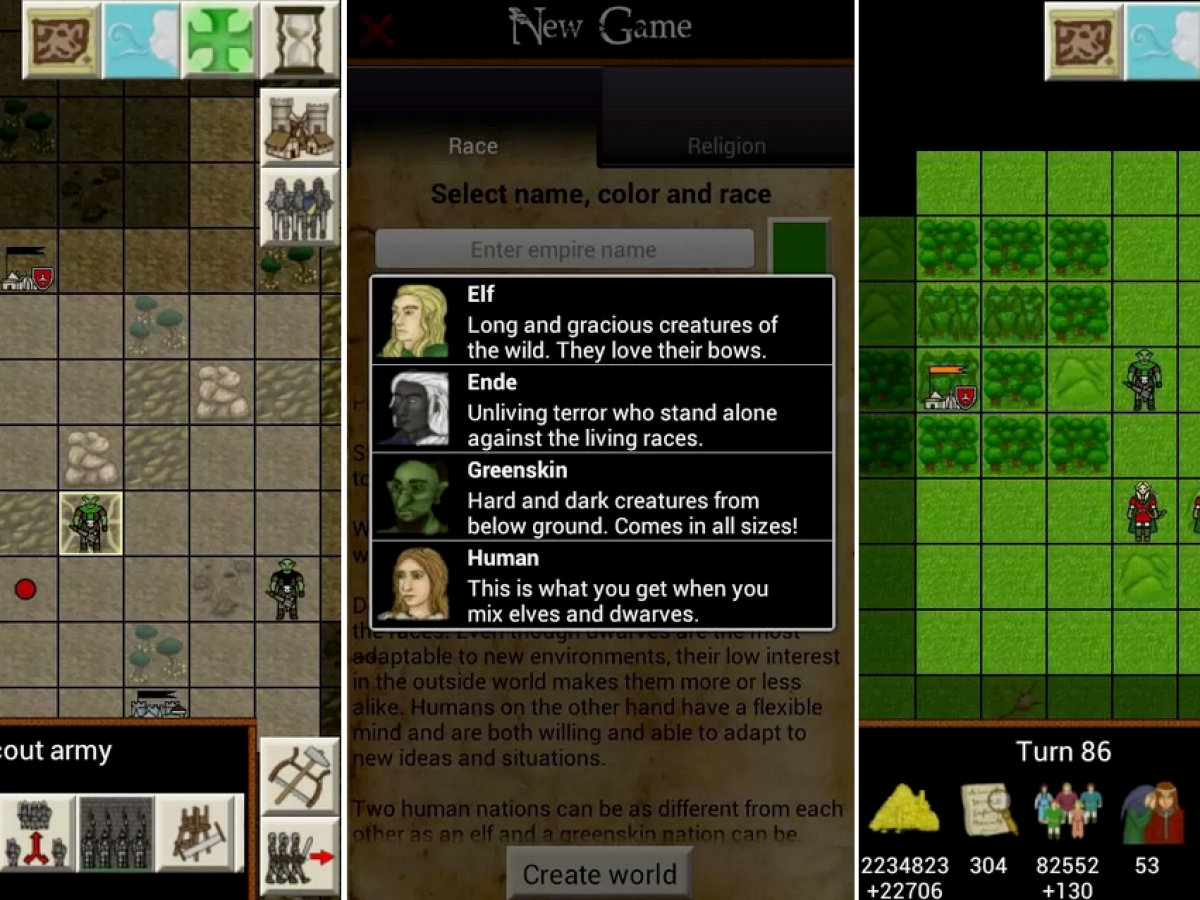Choose the Elf race

tap(602, 321)
